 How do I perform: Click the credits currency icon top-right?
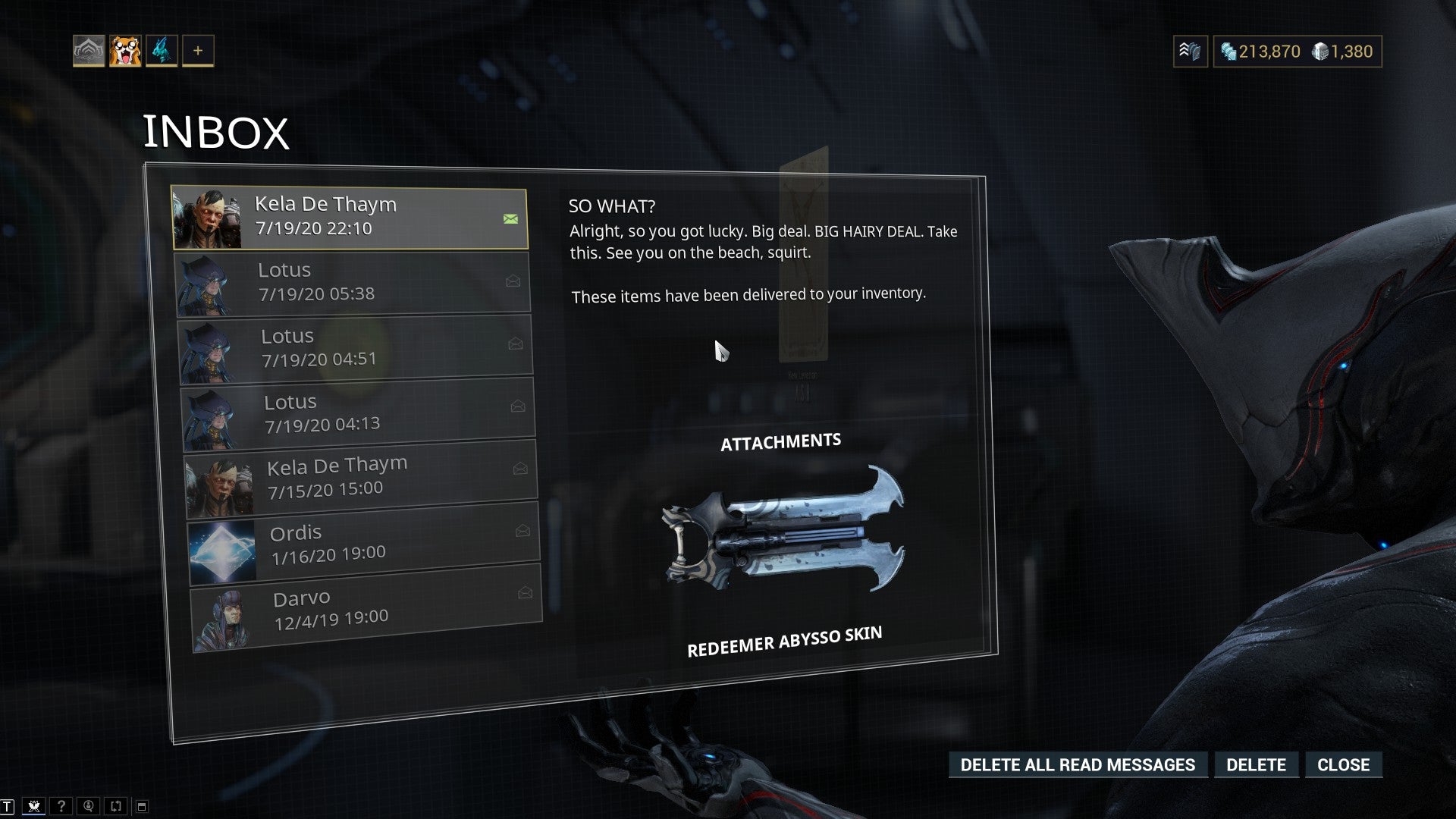[1228, 52]
